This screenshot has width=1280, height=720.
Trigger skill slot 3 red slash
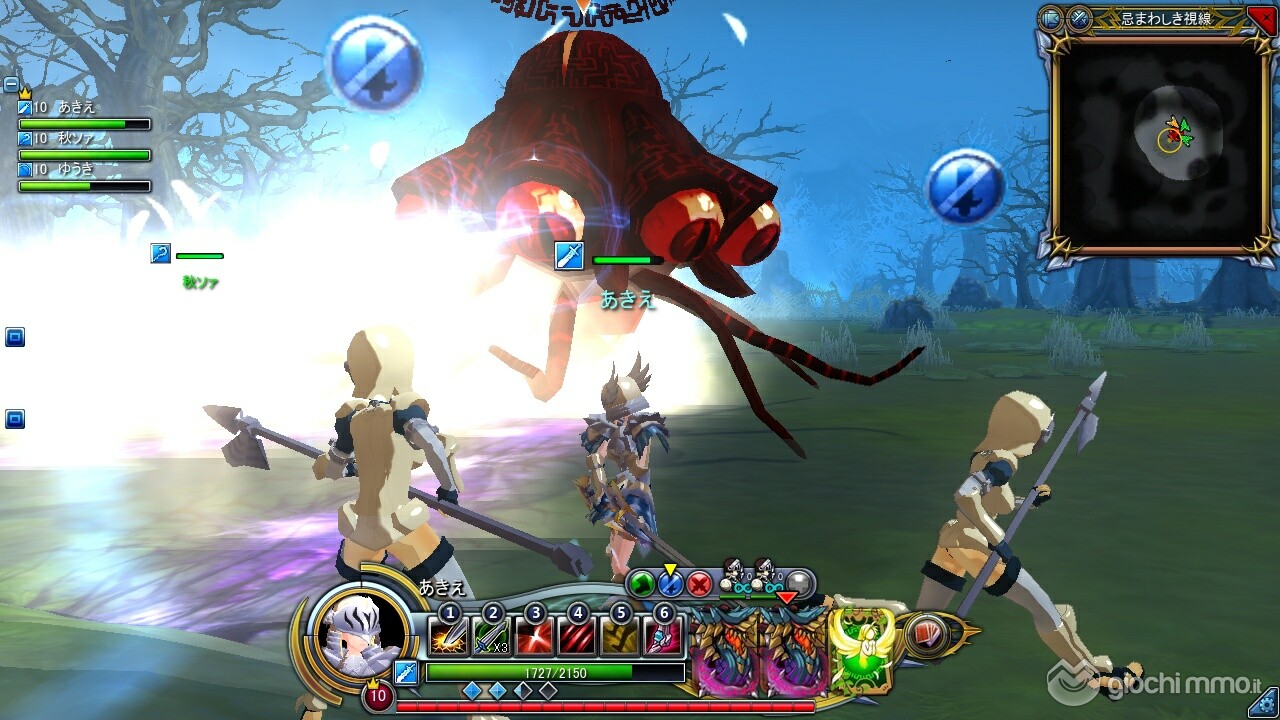(x=535, y=637)
